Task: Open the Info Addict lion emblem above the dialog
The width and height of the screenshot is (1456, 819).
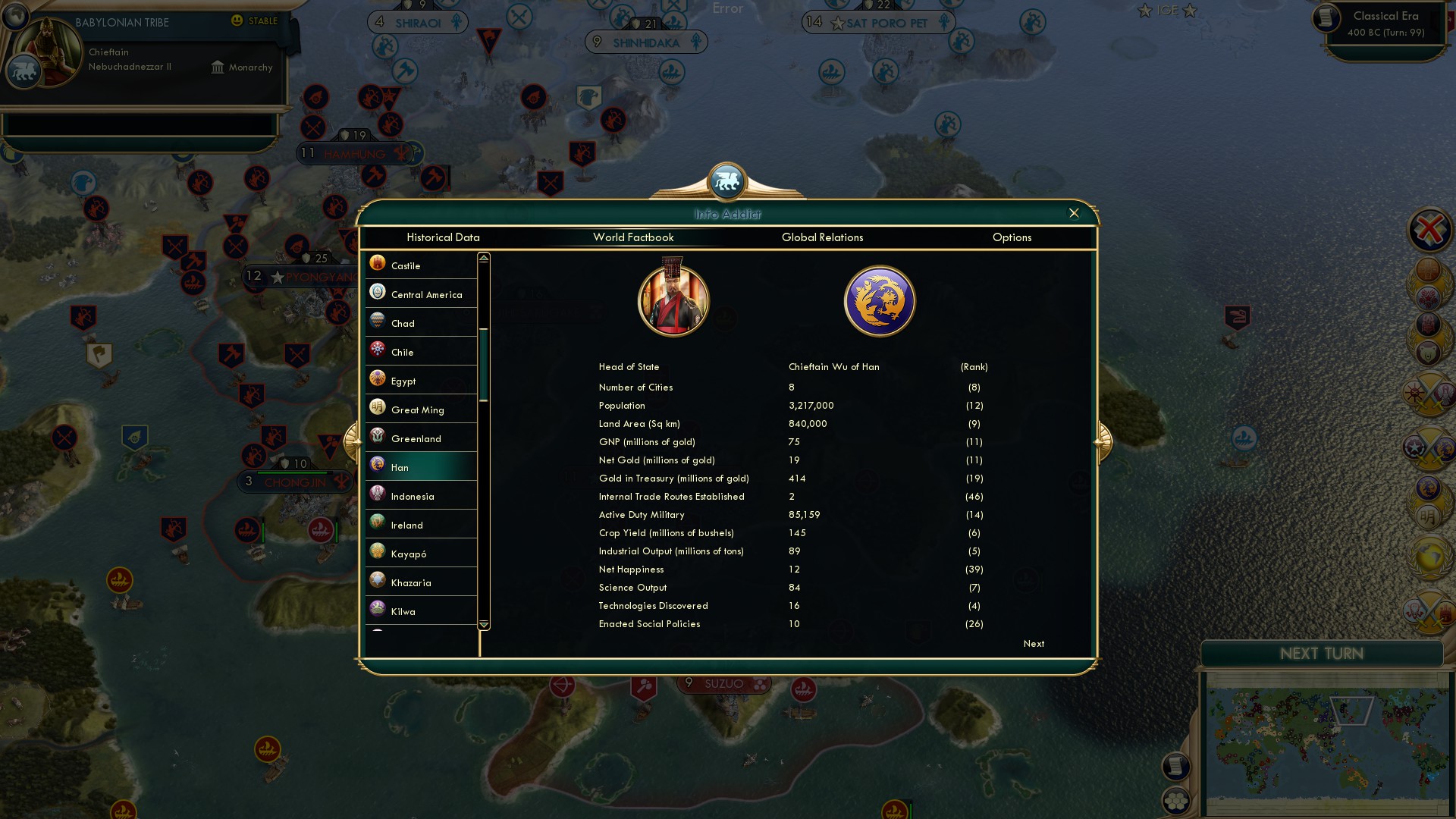Action: tap(727, 180)
